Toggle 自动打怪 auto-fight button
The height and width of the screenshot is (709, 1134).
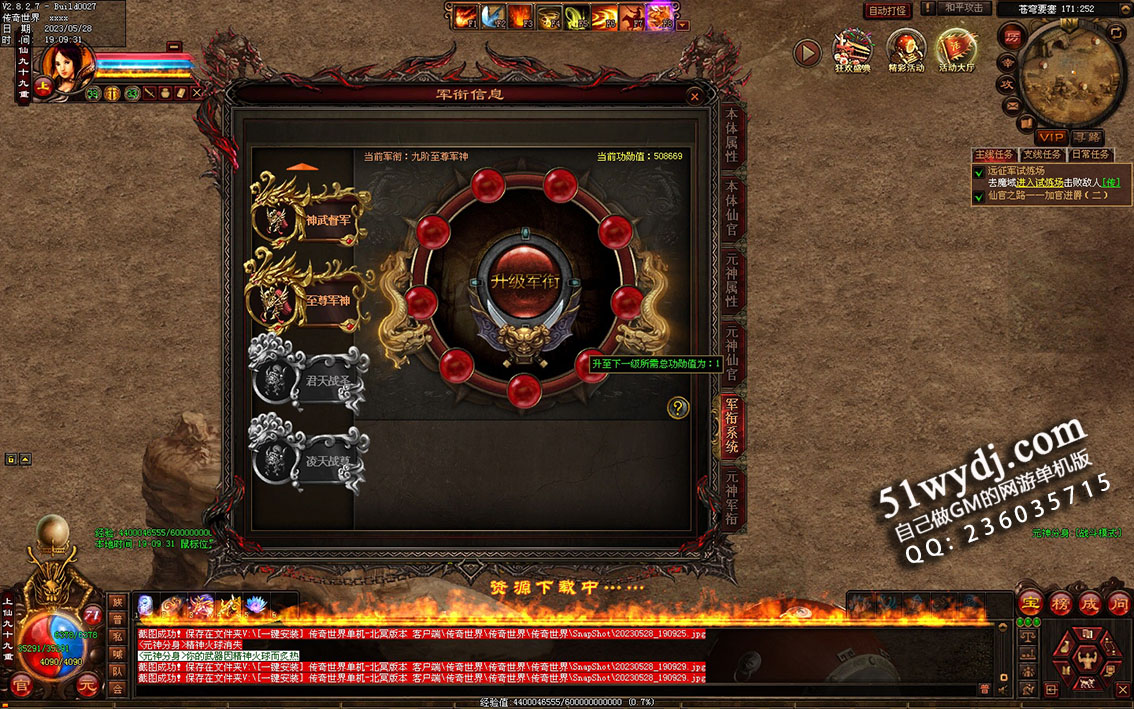887,10
